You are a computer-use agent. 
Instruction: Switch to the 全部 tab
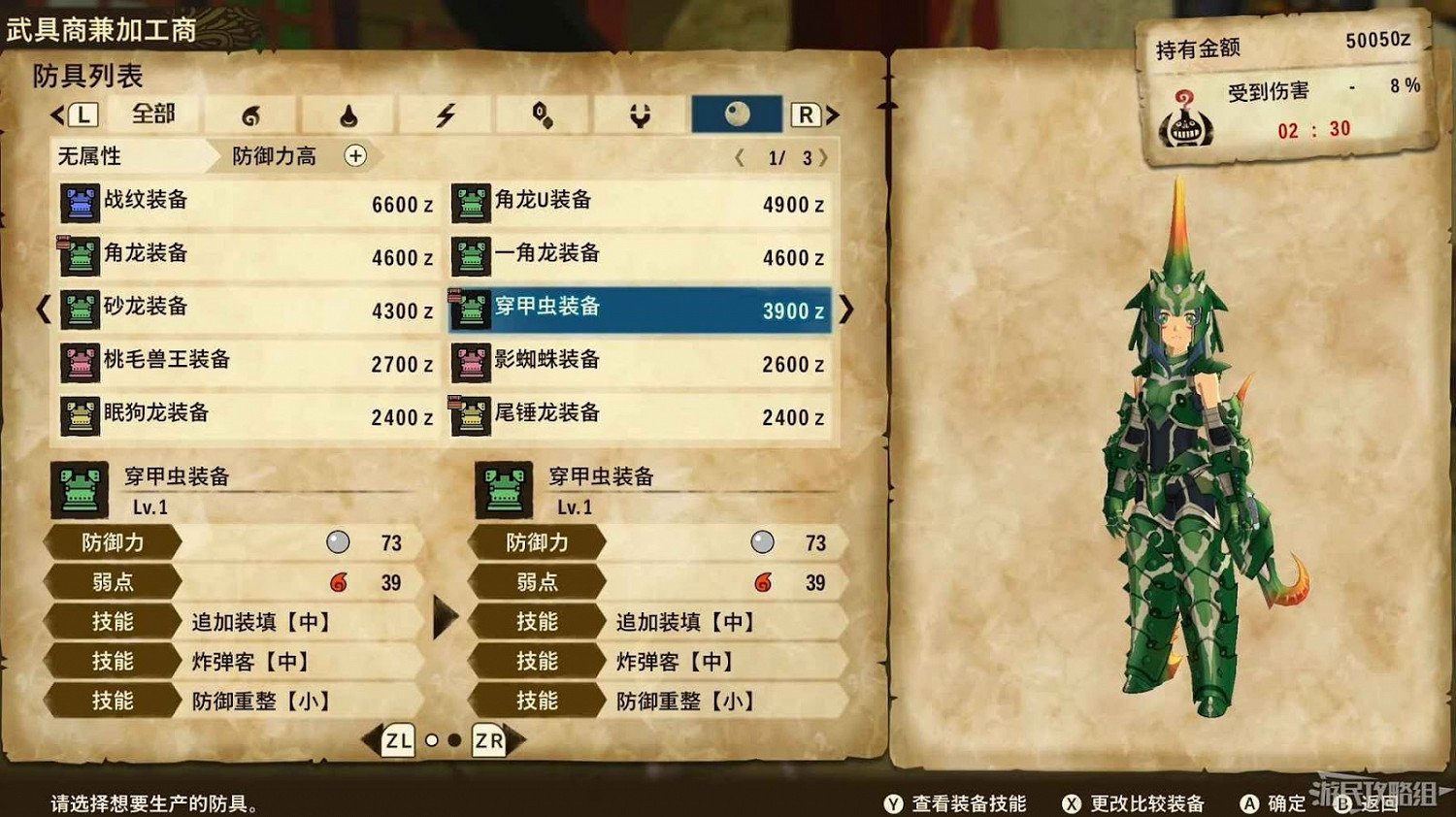152,114
